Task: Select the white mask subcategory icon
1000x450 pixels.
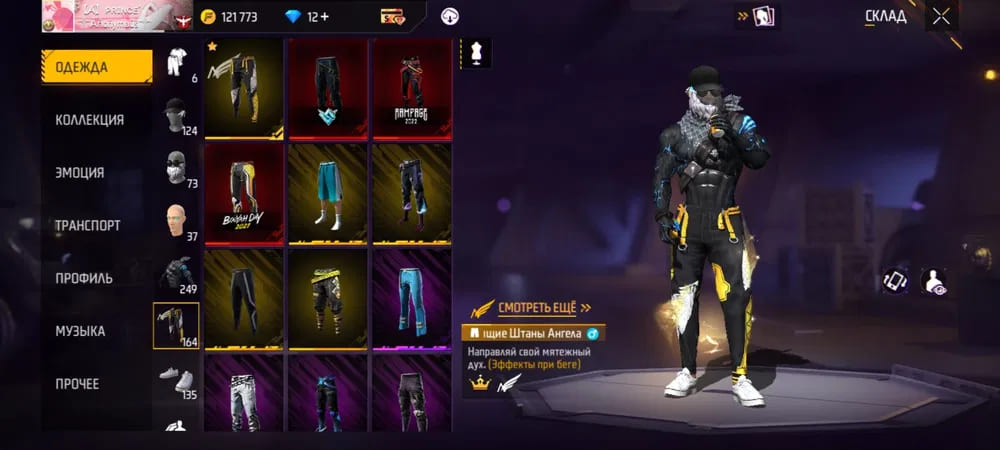Action: click(176, 168)
